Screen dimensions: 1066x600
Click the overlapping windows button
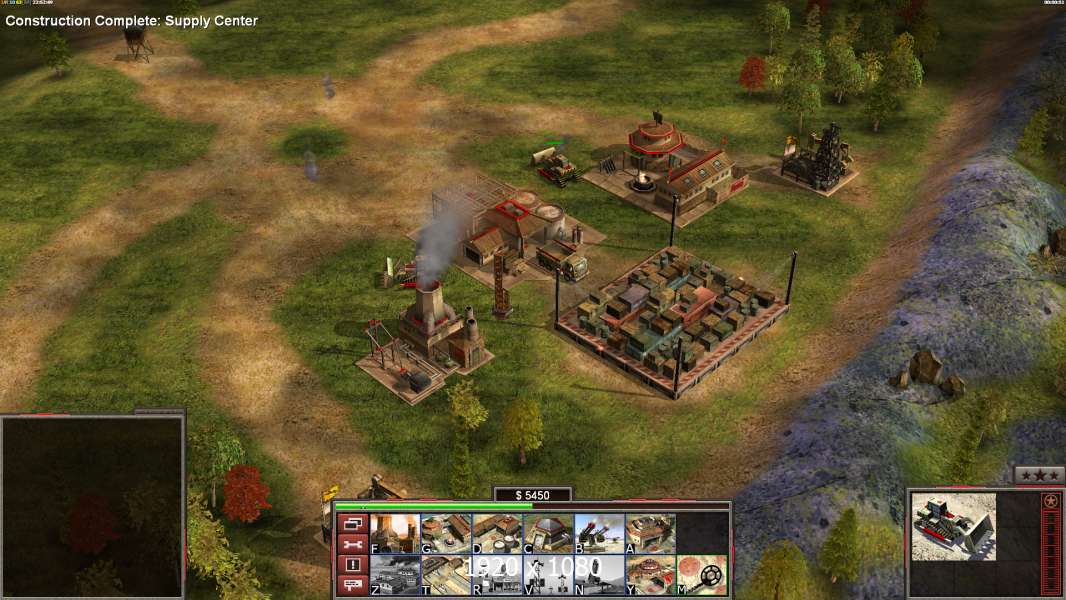pos(352,523)
